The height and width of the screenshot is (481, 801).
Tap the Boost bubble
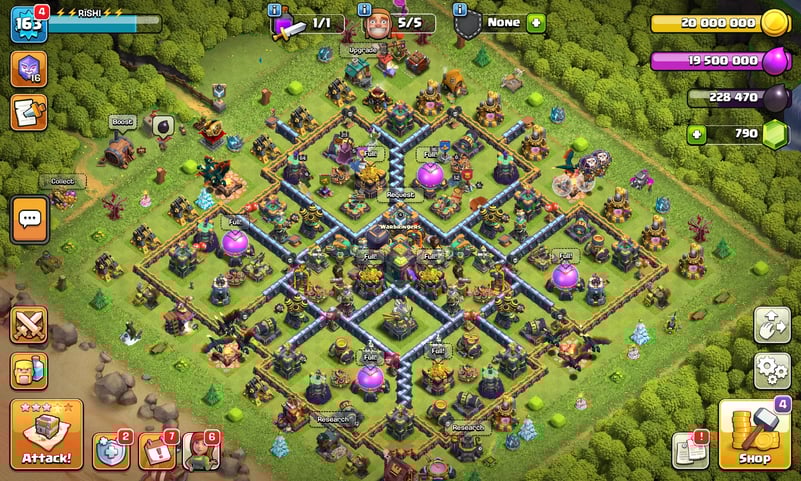[x=122, y=122]
